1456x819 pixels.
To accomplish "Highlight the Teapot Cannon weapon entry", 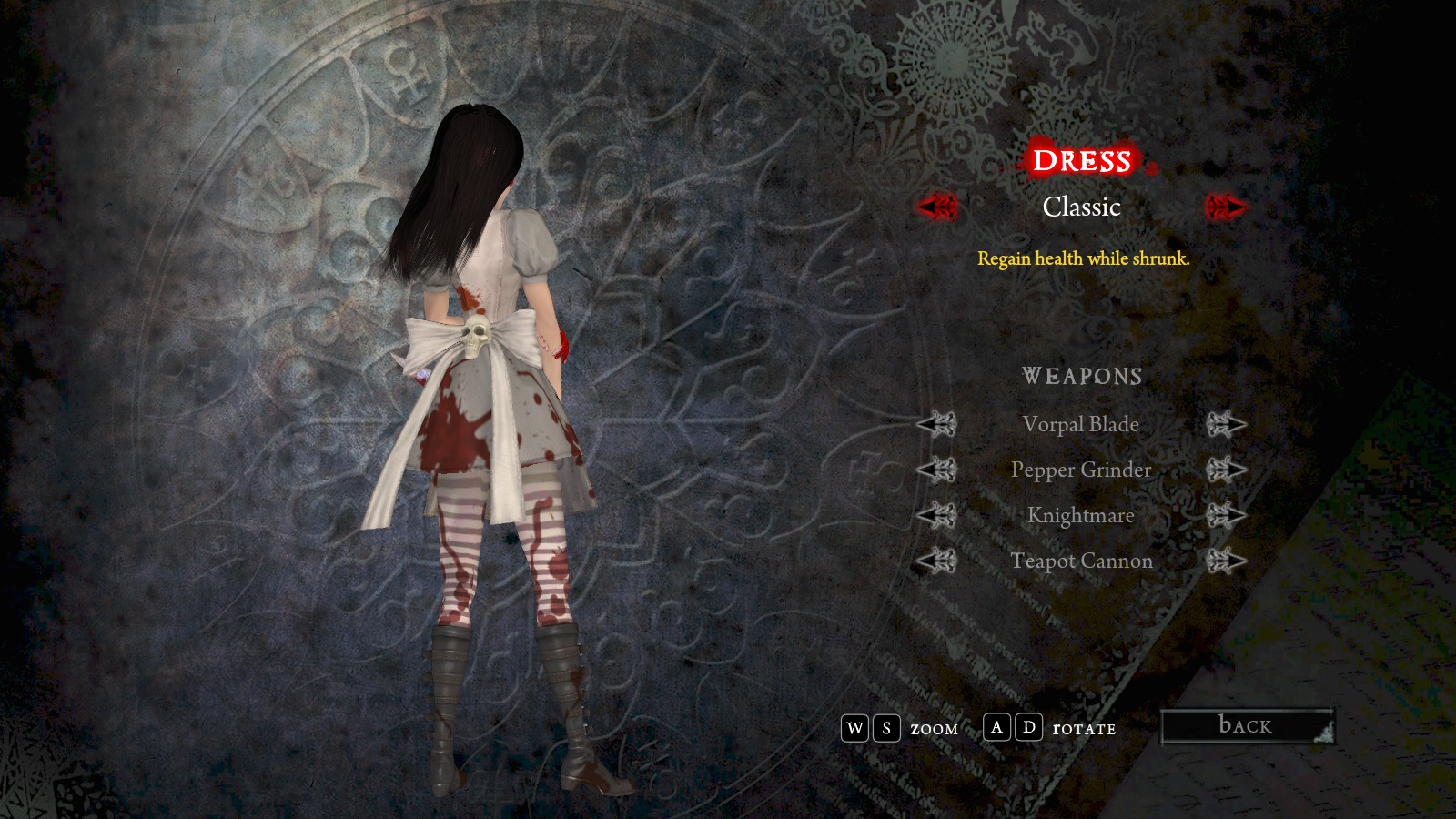I will pos(1081,561).
